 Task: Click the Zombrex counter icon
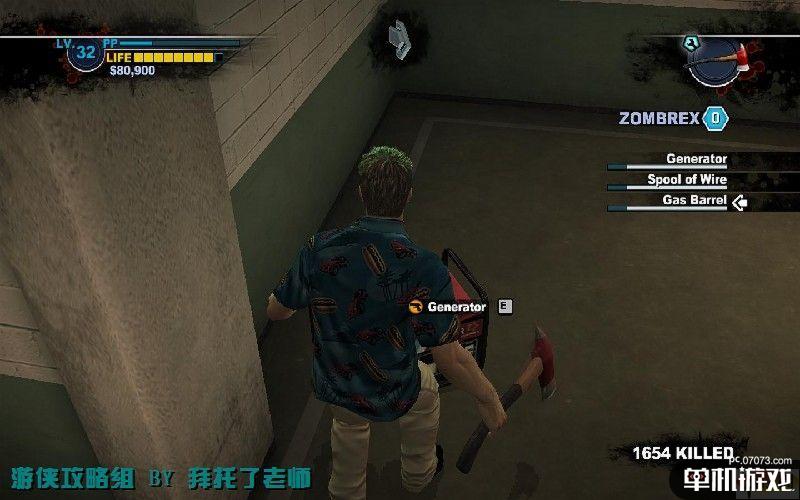point(716,118)
